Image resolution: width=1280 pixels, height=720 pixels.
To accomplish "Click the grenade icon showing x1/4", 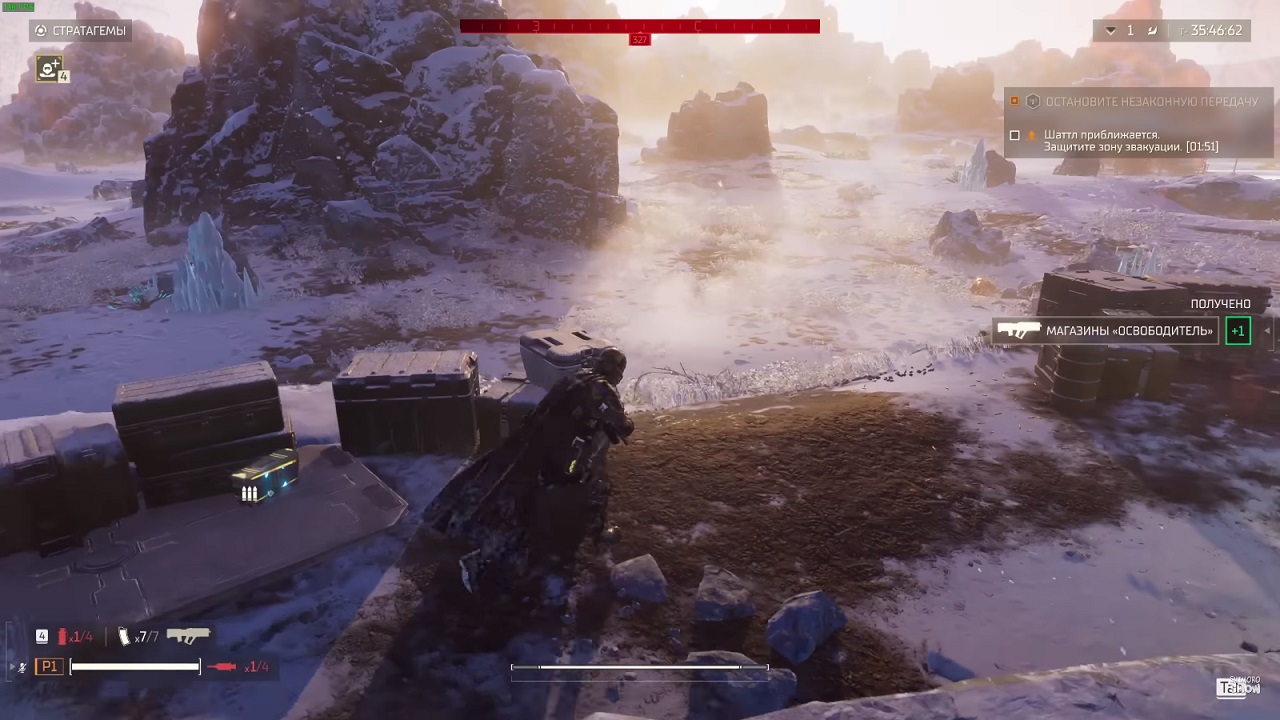I will tap(63, 636).
